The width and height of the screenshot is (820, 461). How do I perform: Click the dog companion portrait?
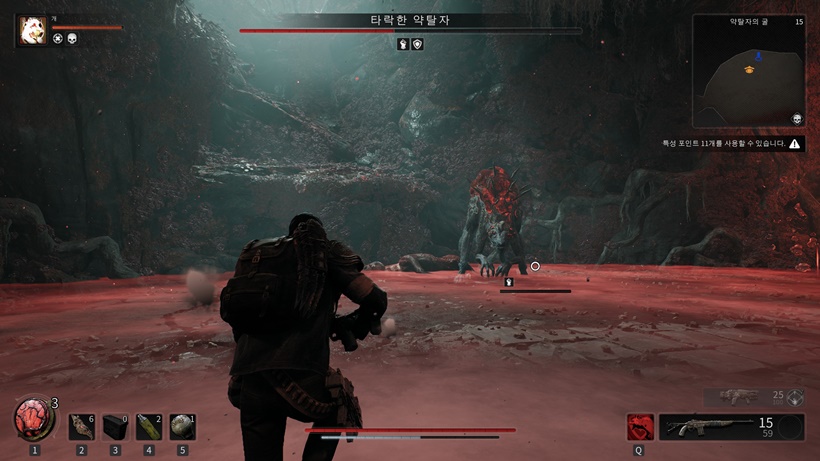click(30, 30)
